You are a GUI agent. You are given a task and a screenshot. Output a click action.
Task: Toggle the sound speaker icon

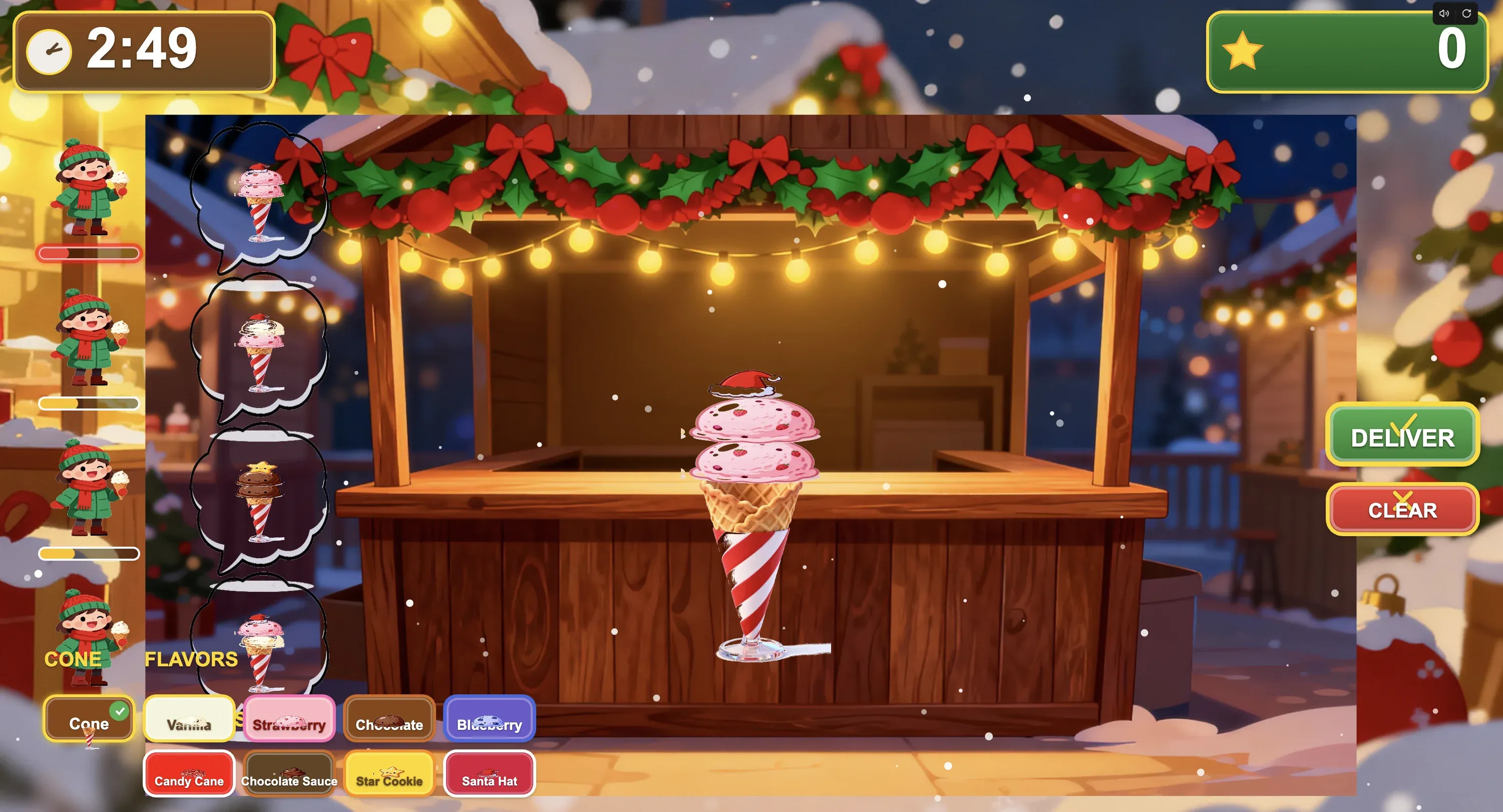[x=1444, y=14]
